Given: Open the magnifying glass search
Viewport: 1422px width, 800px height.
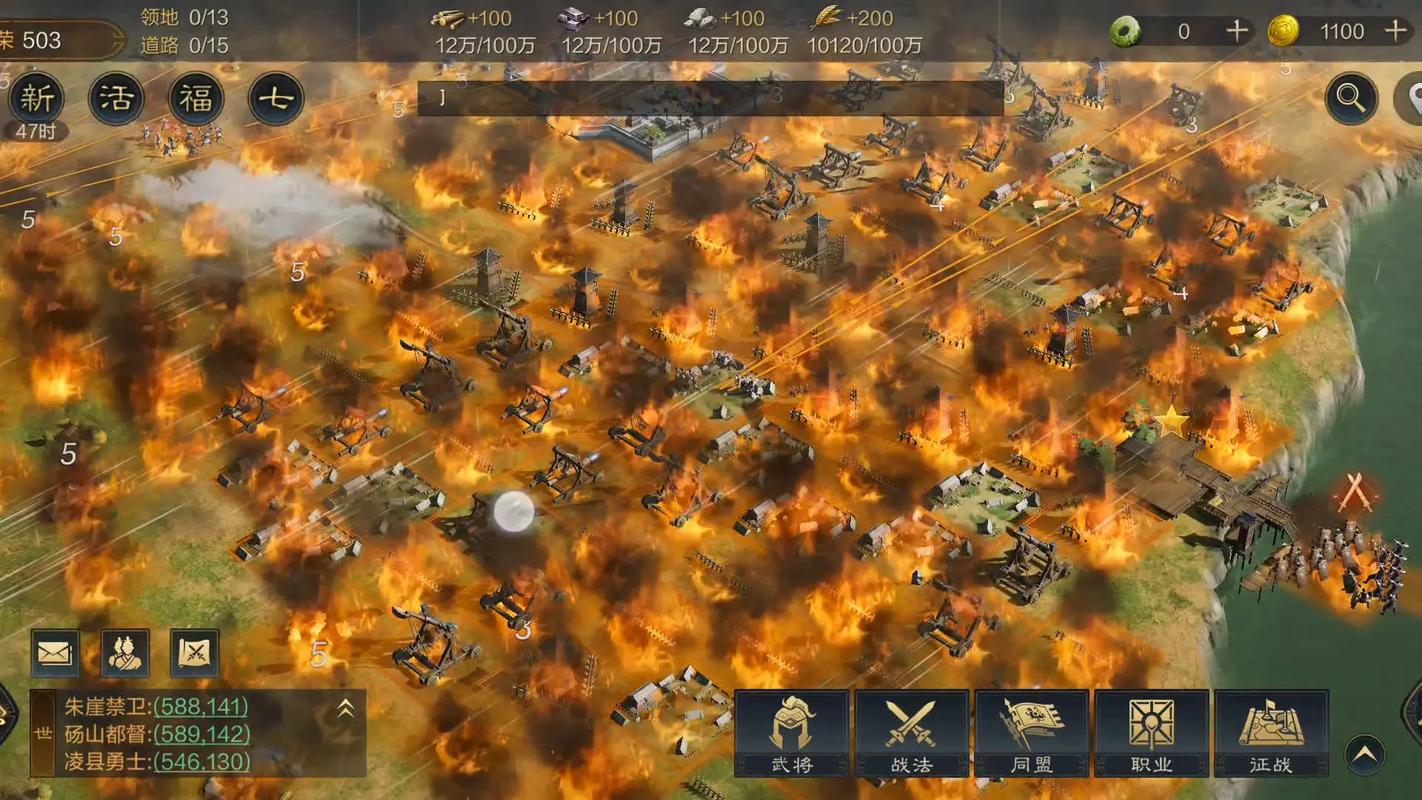Looking at the screenshot, I should 1351,98.
